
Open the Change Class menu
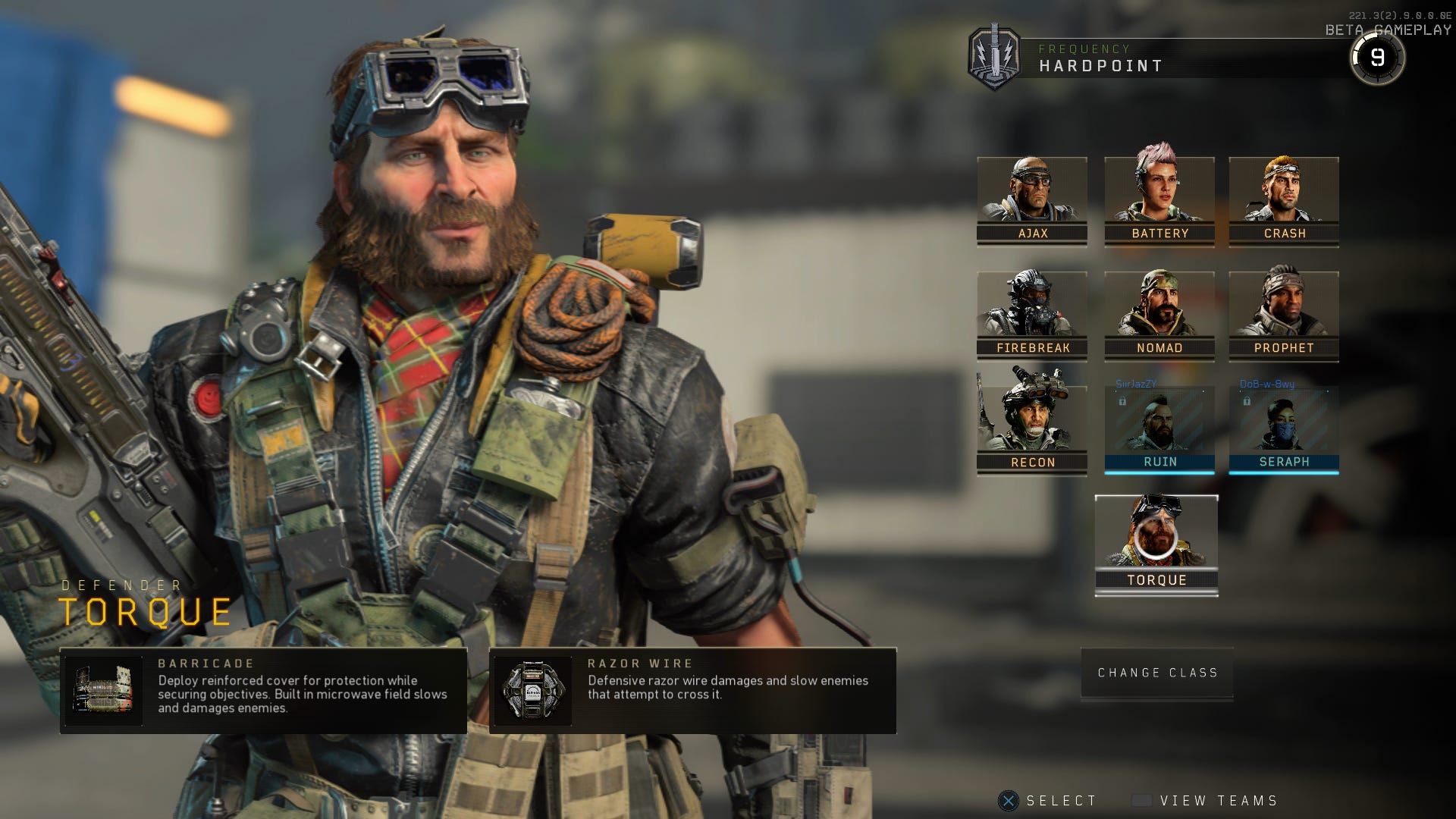(1156, 672)
